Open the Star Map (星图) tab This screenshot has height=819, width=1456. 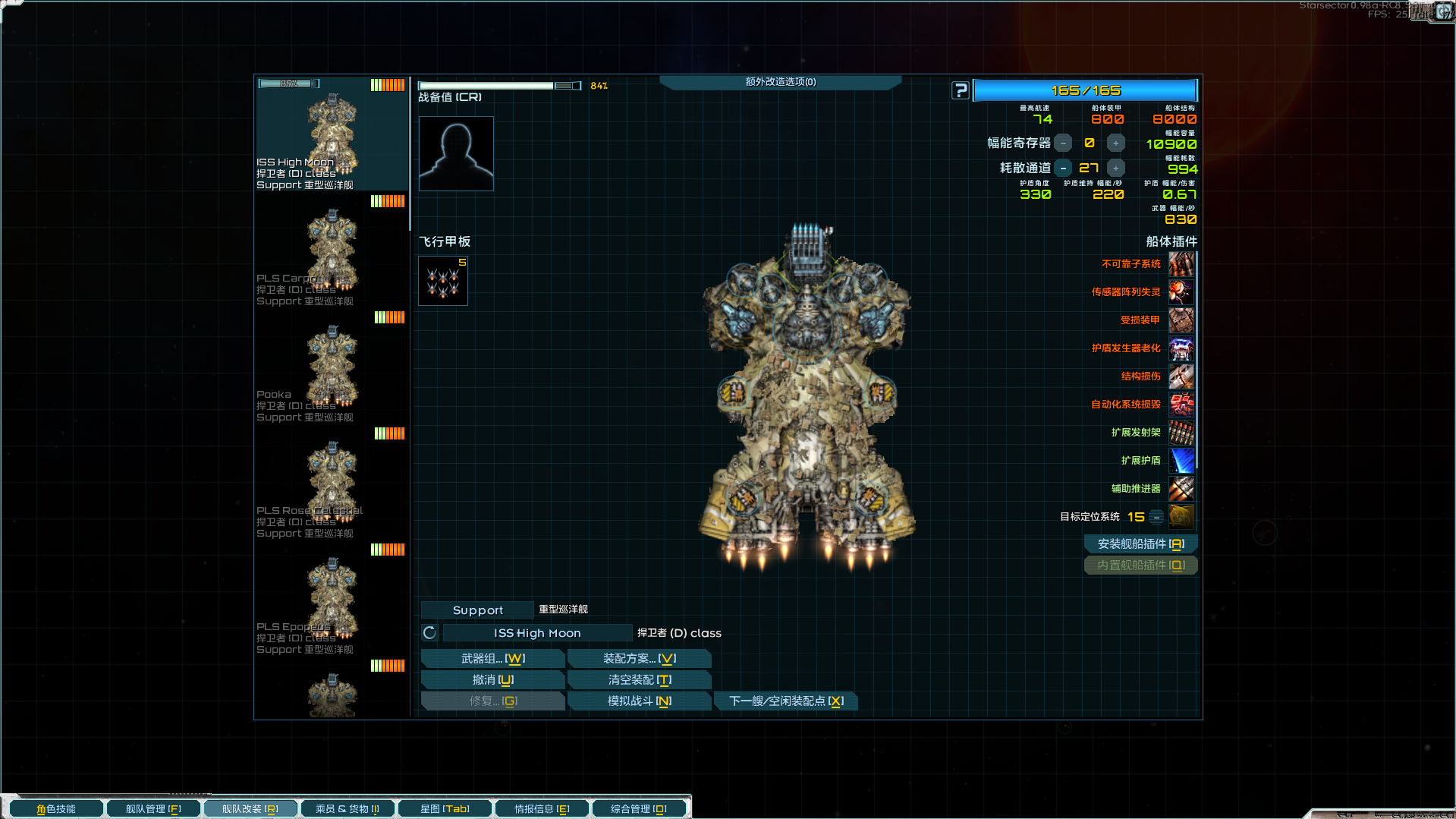[x=445, y=809]
